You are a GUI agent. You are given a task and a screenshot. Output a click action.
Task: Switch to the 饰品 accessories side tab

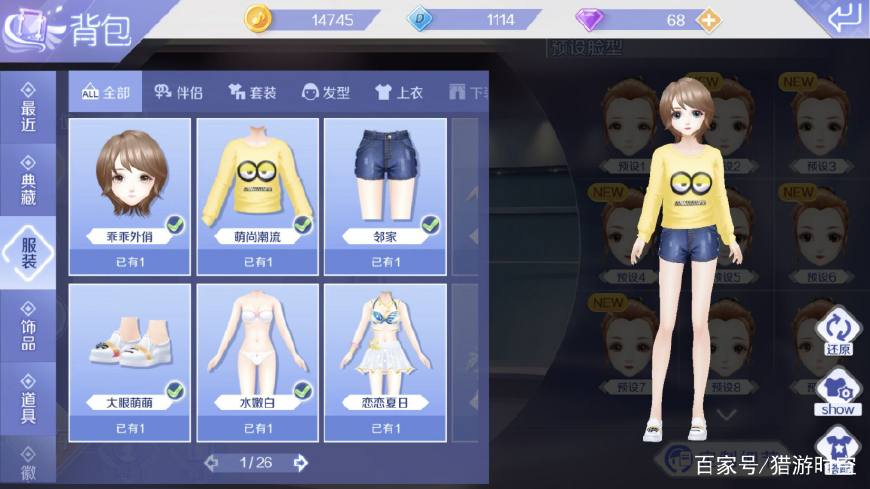28,326
